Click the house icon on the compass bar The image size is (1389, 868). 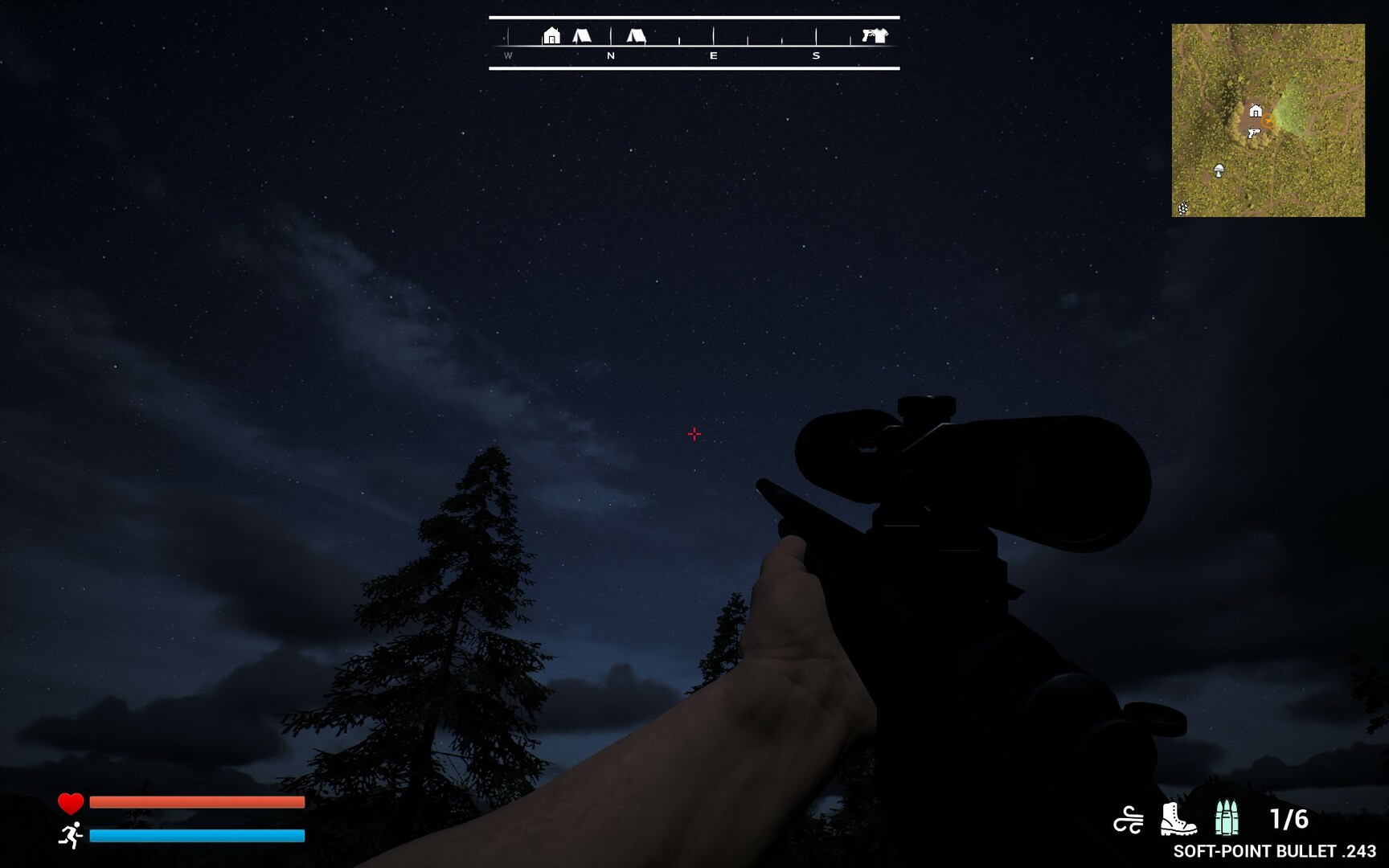(552, 36)
